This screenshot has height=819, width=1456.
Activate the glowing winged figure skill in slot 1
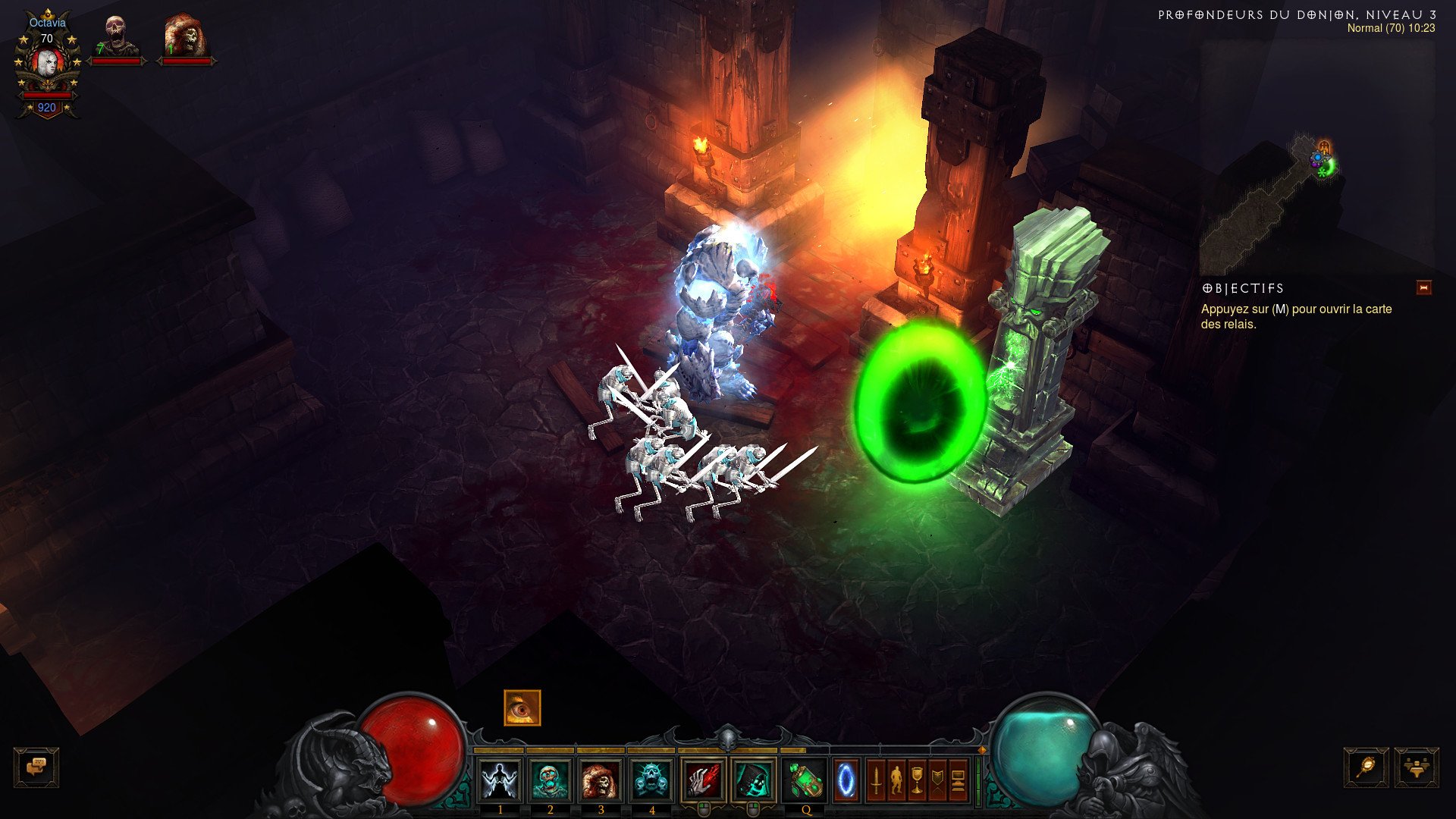click(500, 780)
